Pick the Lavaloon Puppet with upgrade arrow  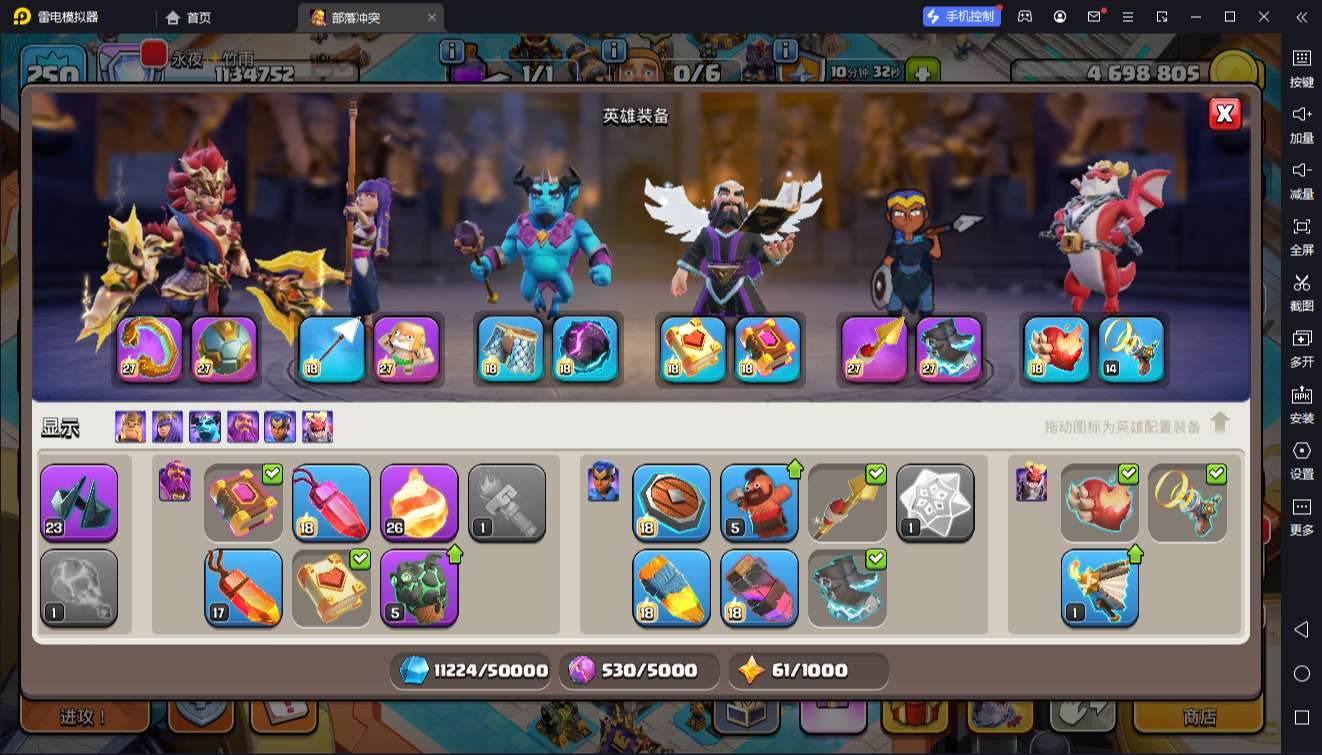(x=419, y=587)
